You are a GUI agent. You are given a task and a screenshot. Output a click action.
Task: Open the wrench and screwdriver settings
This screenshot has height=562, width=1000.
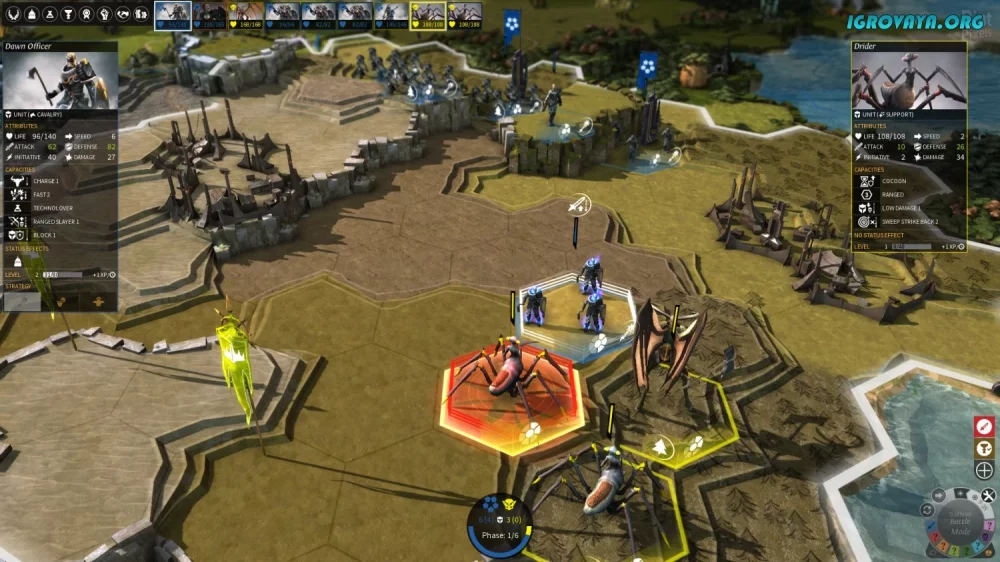tap(989, 495)
